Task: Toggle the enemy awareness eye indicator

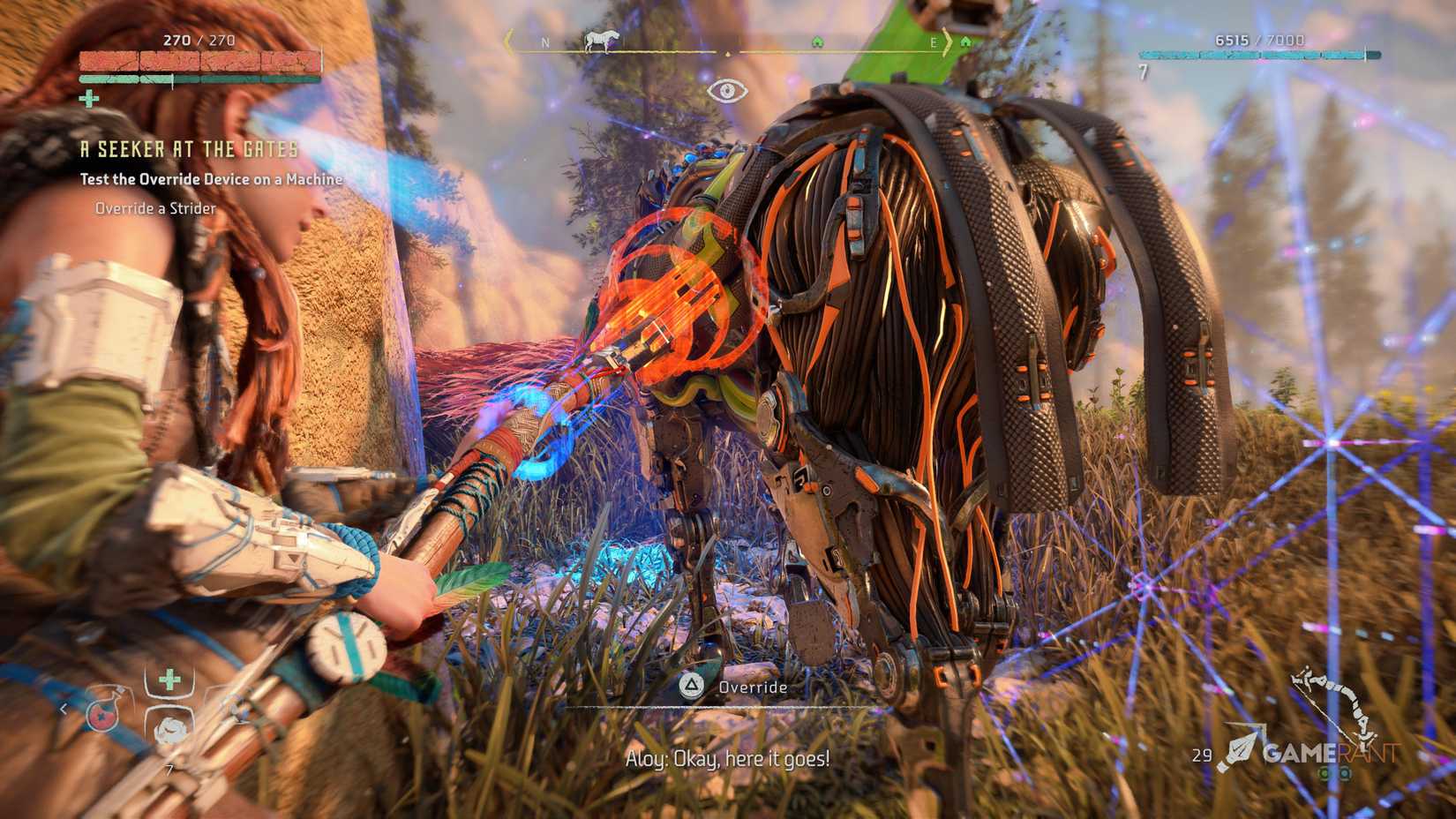Action: click(x=727, y=91)
